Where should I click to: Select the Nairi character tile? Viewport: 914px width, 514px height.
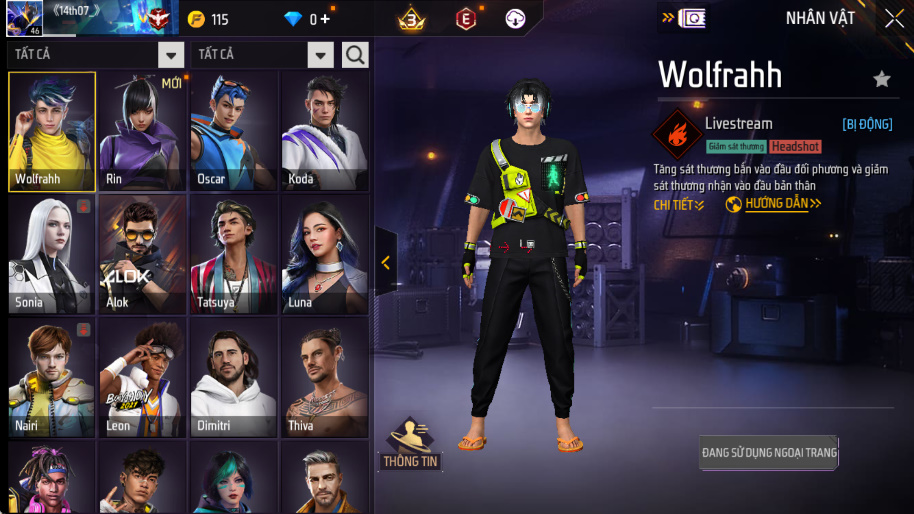pos(51,377)
